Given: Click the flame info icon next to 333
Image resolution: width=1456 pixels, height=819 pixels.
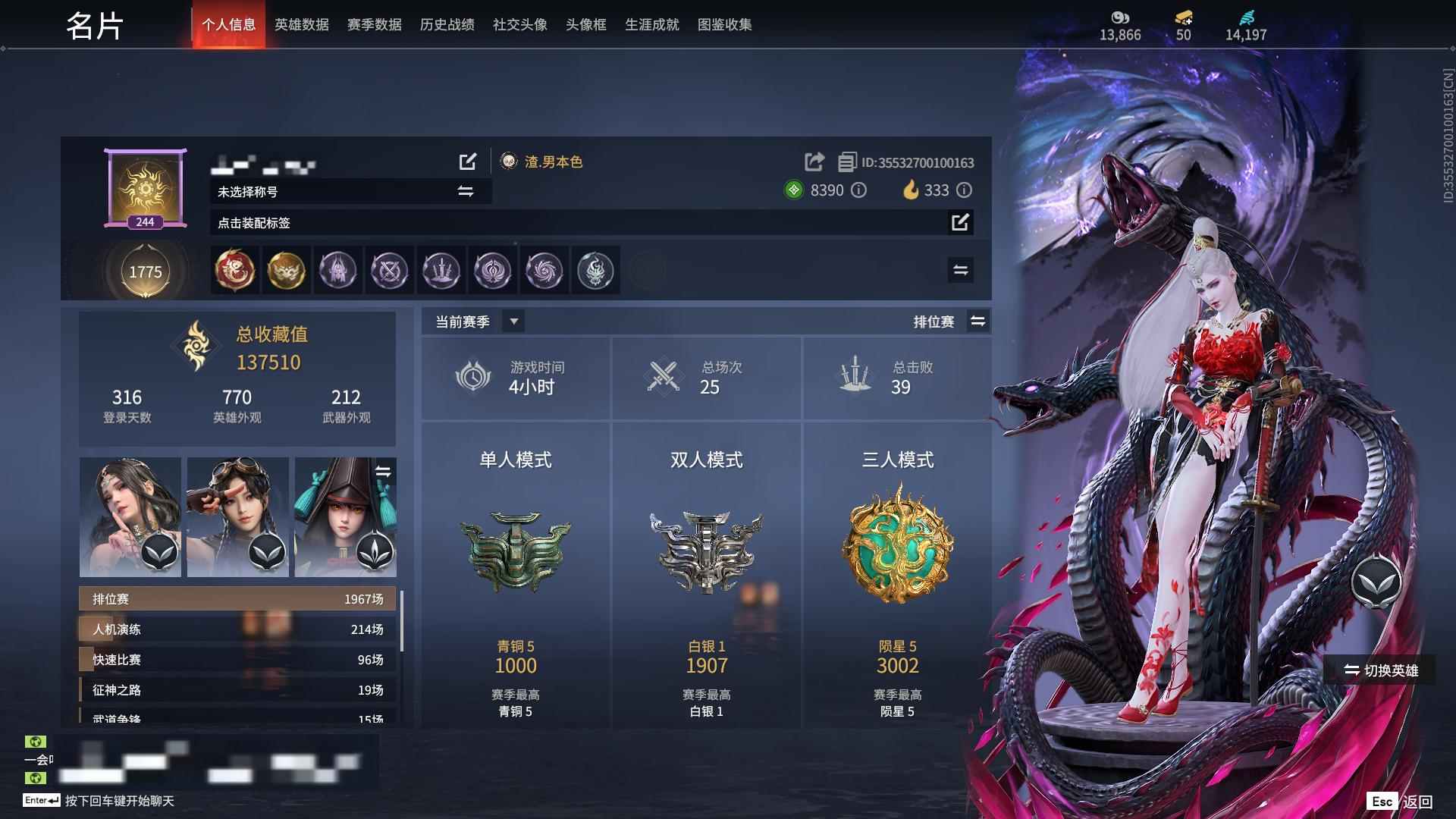Looking at the screenshot, I should (964, 190).
